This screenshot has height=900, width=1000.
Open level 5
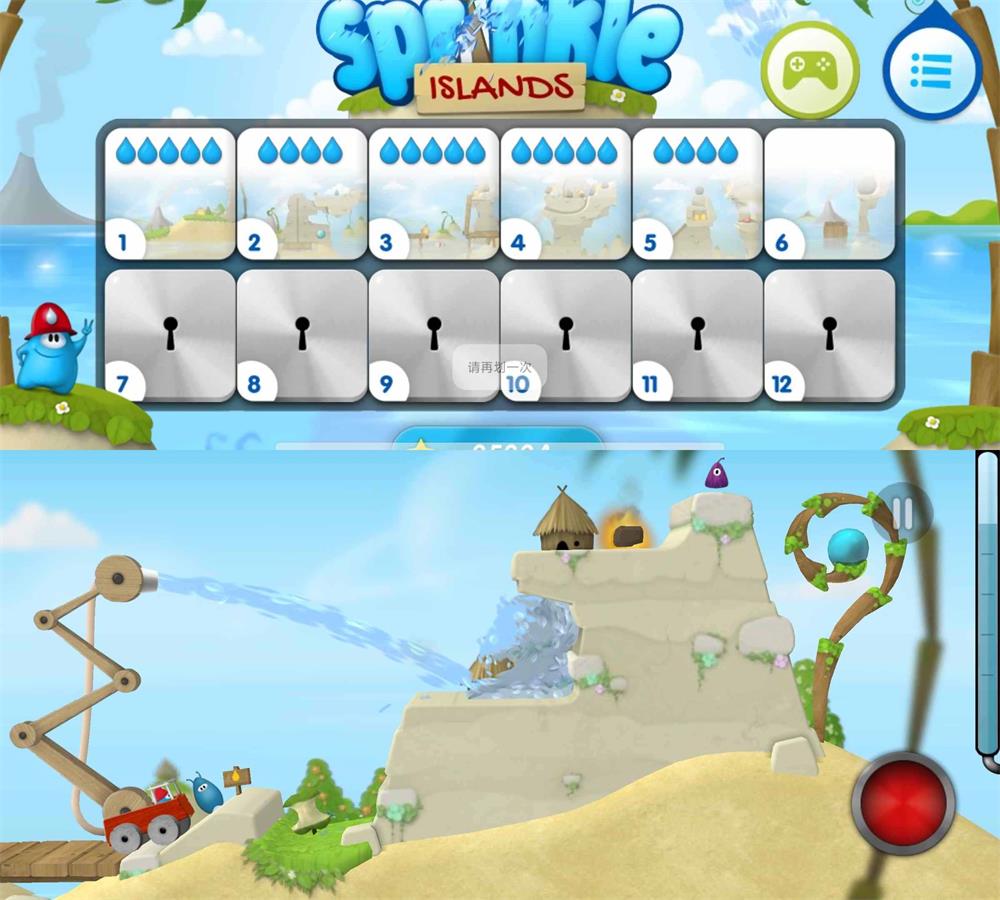point(697,194)
